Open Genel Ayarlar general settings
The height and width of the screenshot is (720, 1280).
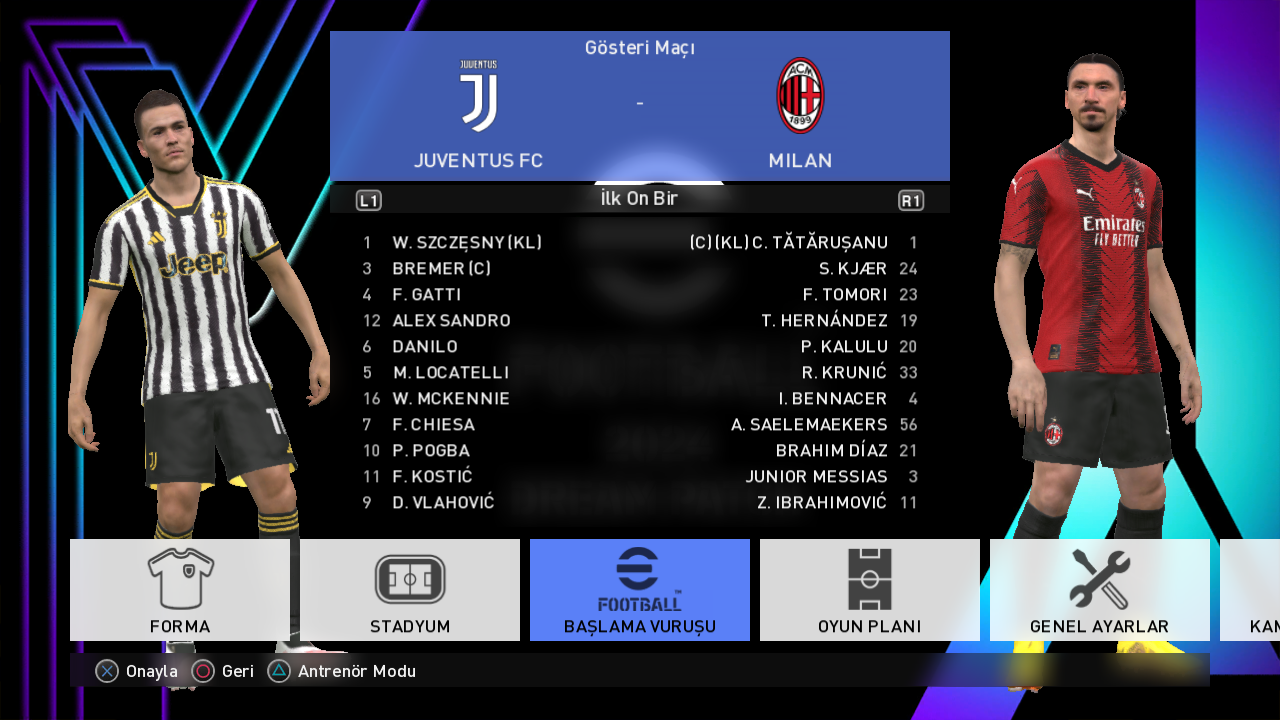tap(1099, 590)
